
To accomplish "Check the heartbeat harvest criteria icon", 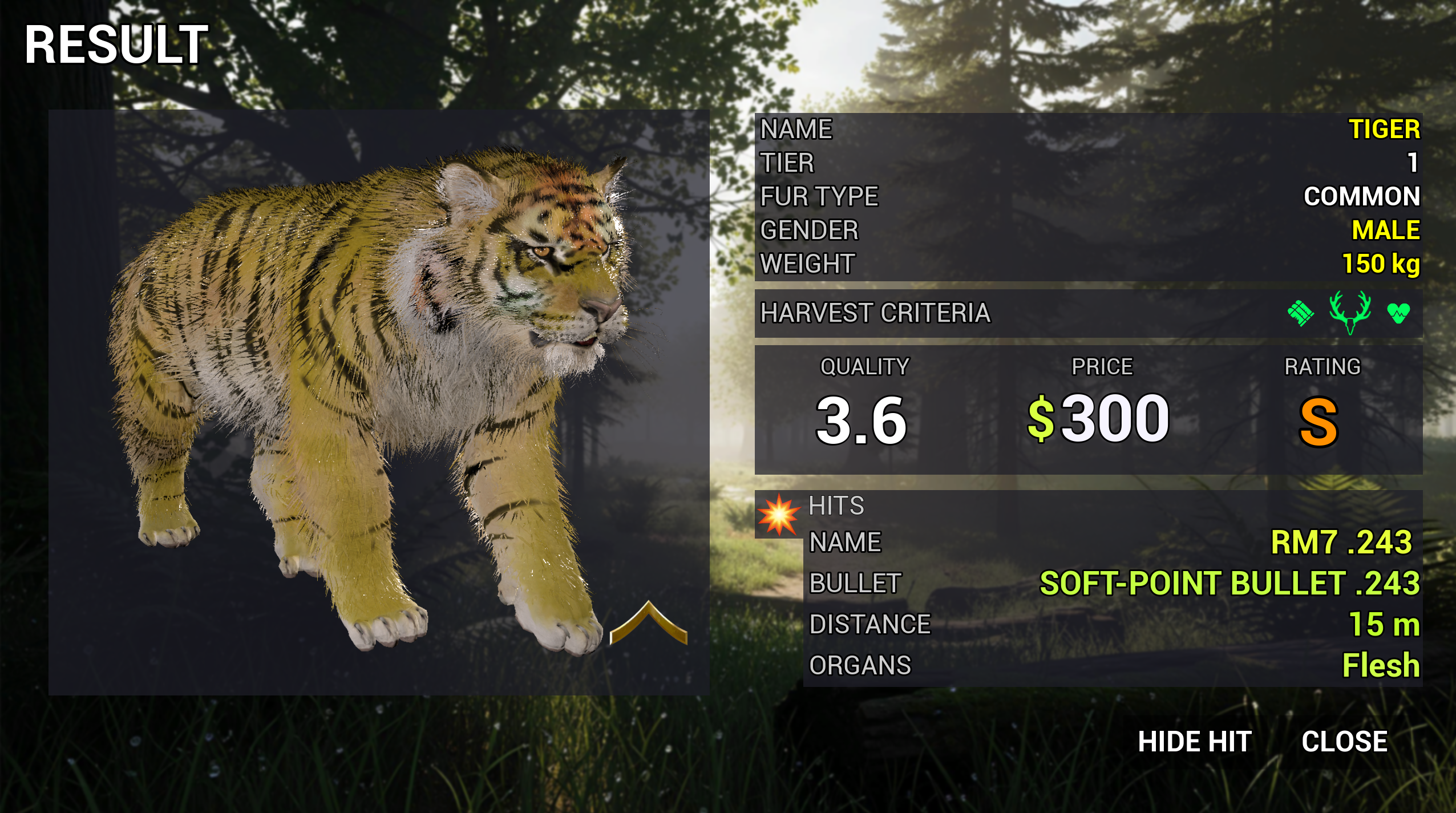I will pos(1398,313).
